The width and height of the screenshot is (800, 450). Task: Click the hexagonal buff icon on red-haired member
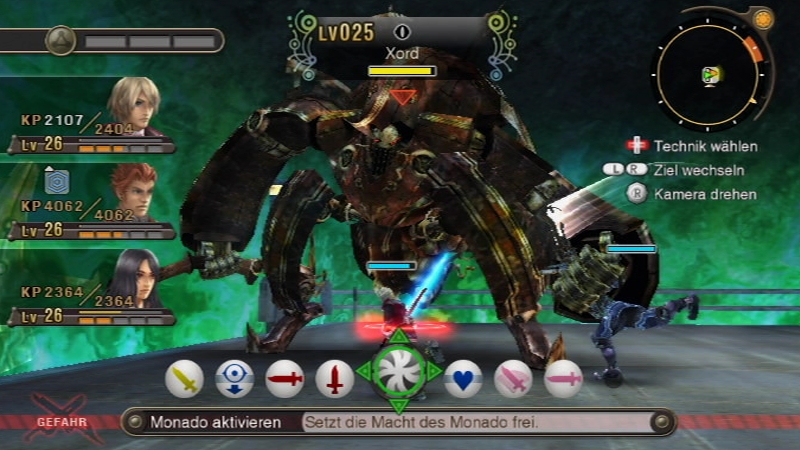55,180
